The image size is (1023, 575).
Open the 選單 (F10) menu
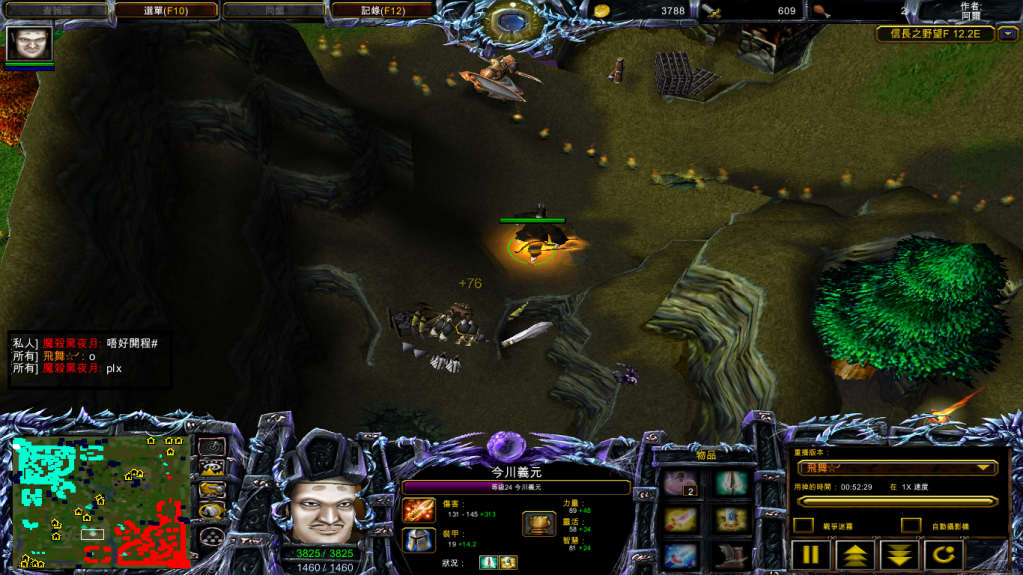(x=166, y=10)
